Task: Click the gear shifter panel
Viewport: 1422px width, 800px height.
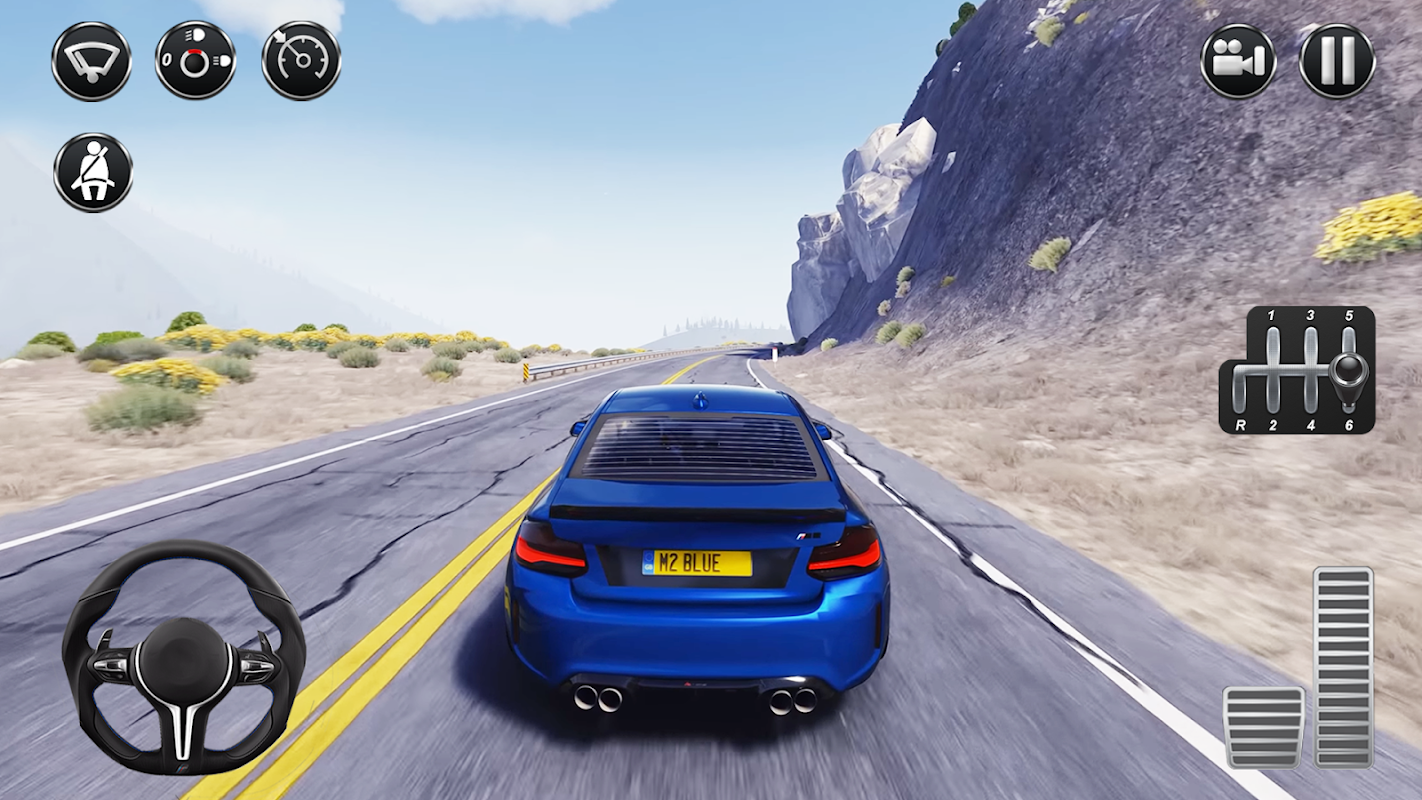Action: 1297,370
